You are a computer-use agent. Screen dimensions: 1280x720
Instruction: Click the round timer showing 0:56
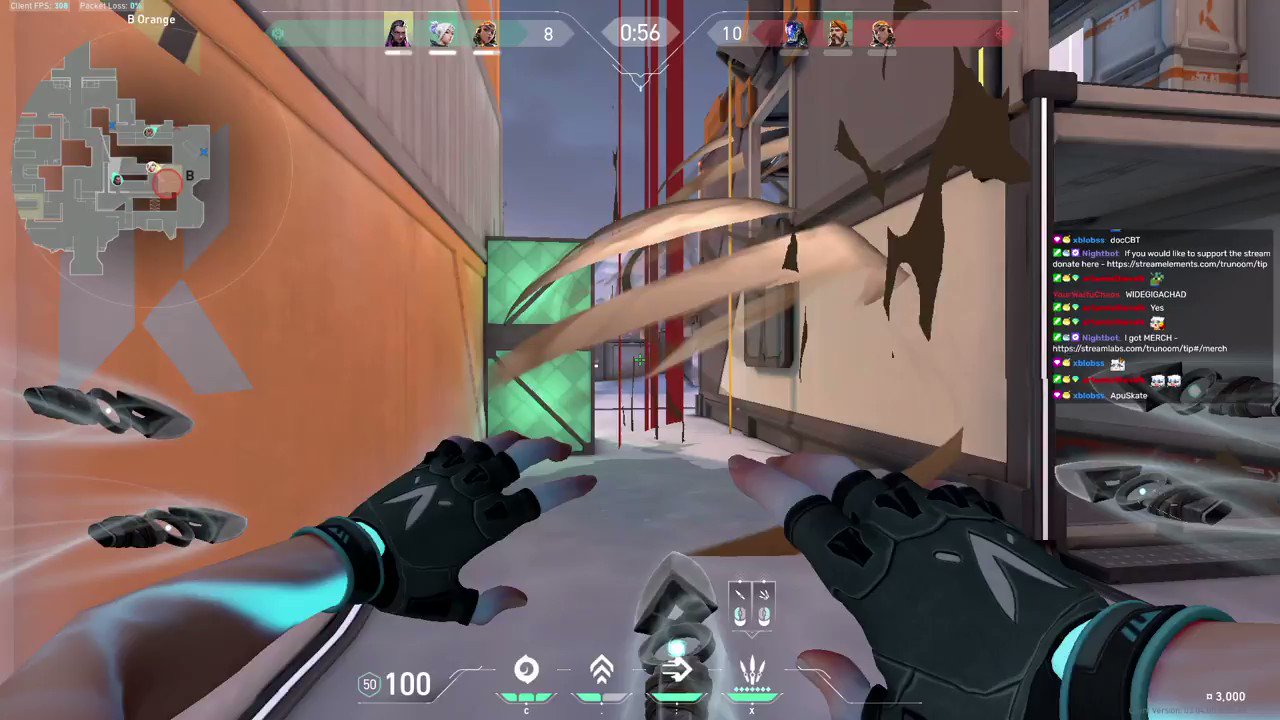pos(640,33)
